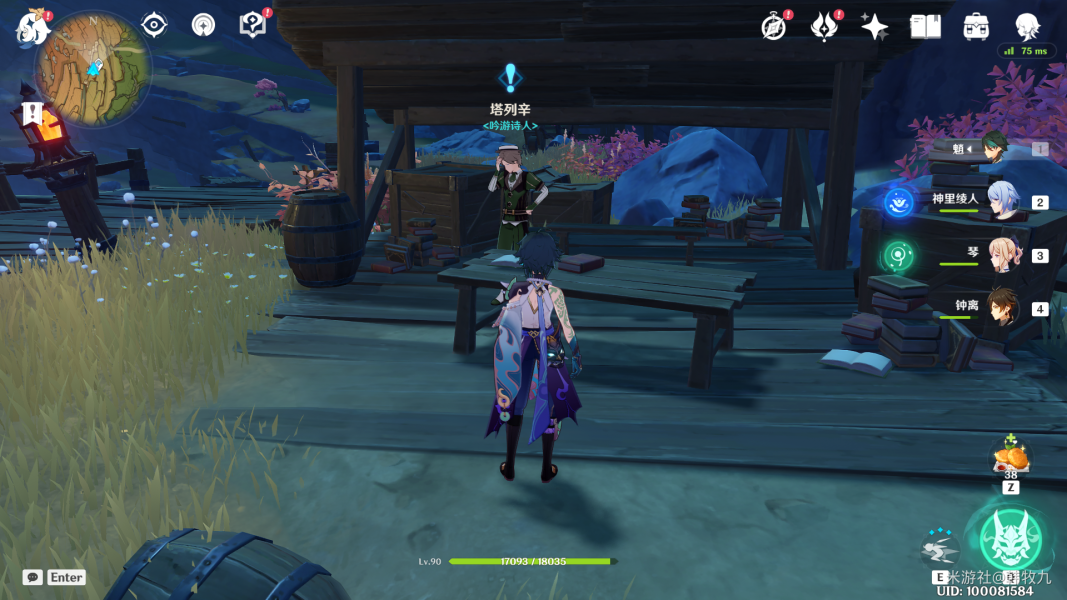Use the roast chicken food gadget
1067x600 pixels.
tap(1010, 459)
